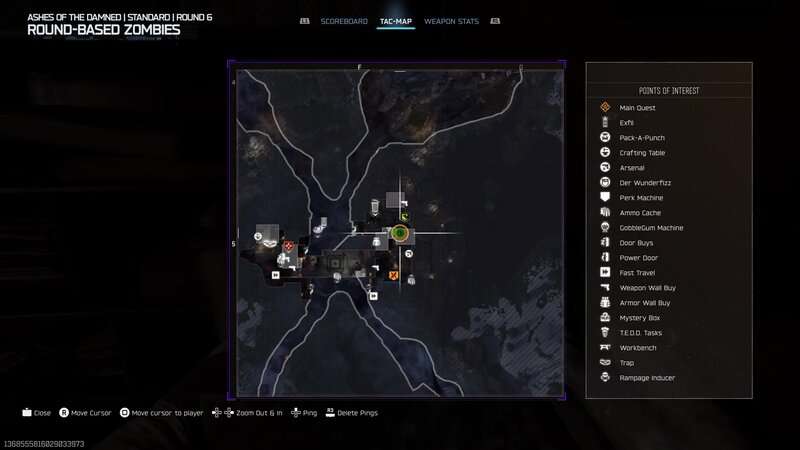The width and height of the screenshot is (800, 450).
Task: Select the Mystery Box legend entry
Action: [638, 317]
